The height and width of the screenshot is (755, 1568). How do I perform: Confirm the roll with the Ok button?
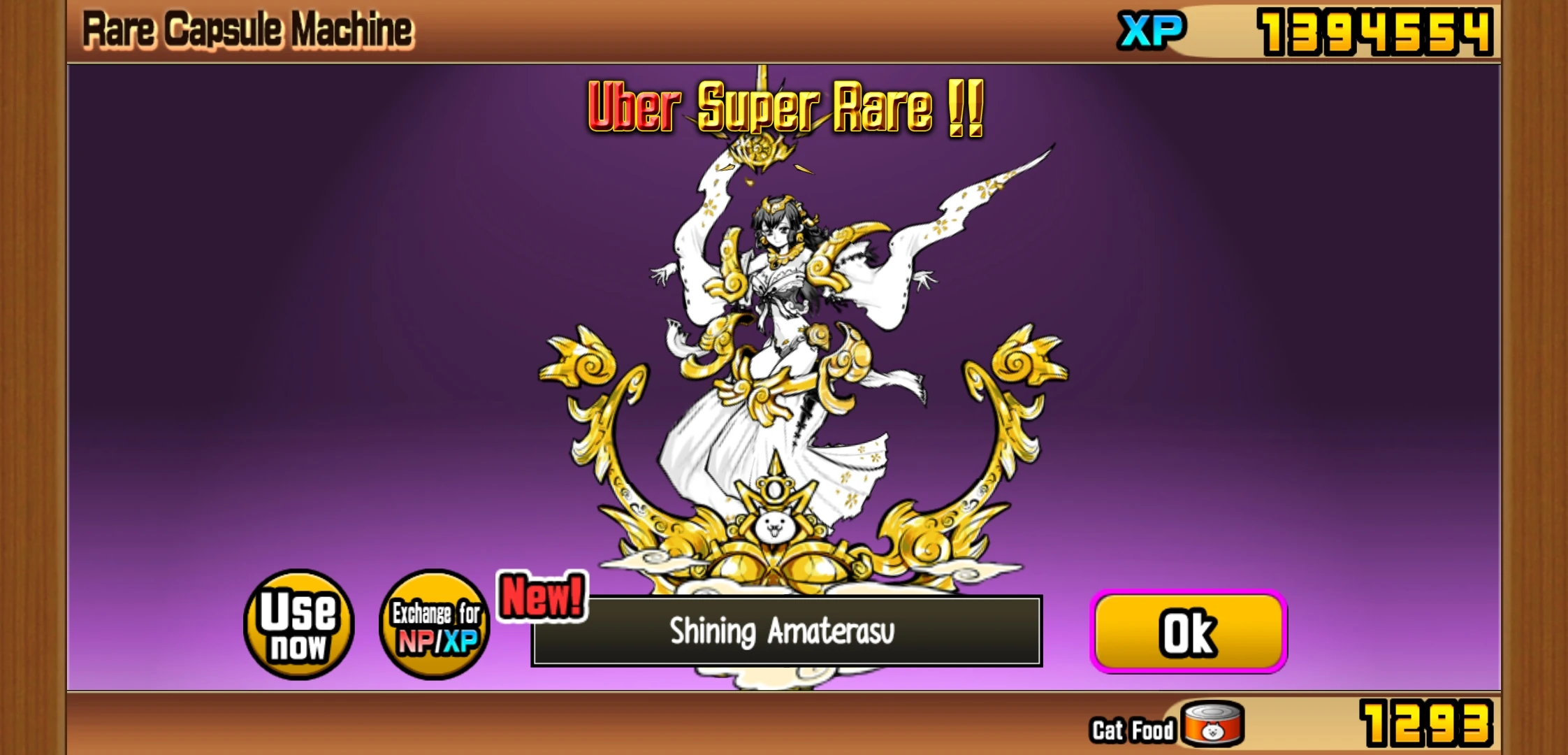coord(1188,631)
